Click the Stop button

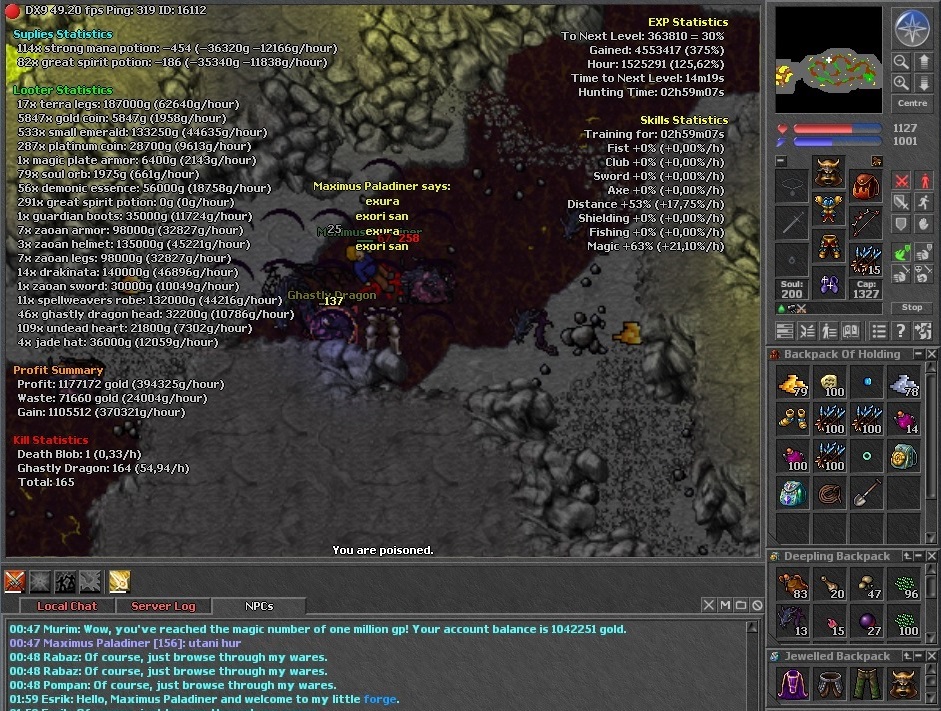point(911,307)
